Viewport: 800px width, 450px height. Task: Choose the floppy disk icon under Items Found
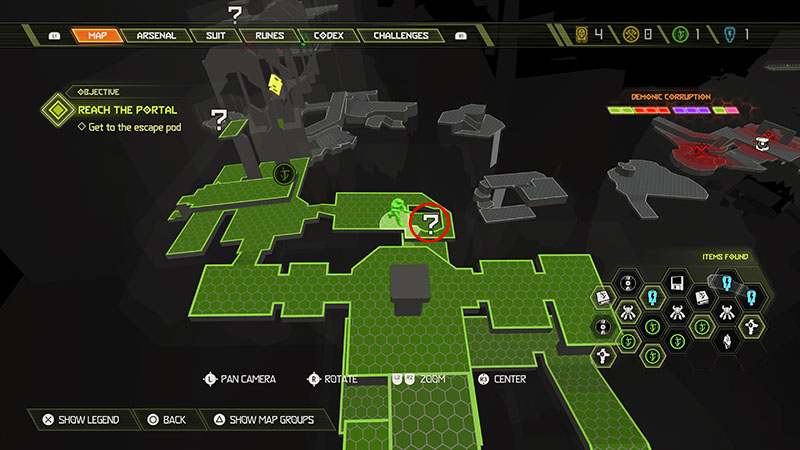677,283
